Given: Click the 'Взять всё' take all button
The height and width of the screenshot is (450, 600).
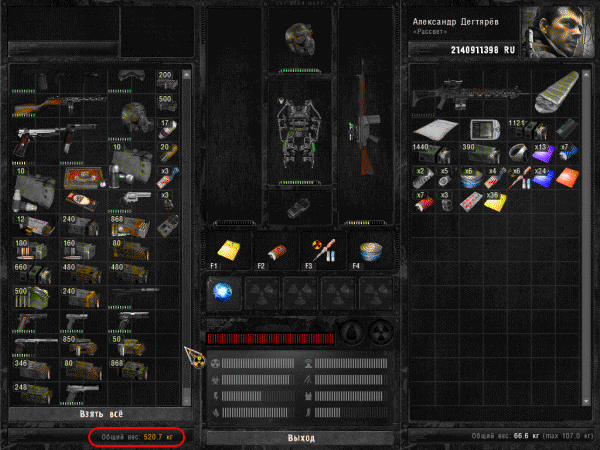Looking at the screenshot, I should point(99,414).
